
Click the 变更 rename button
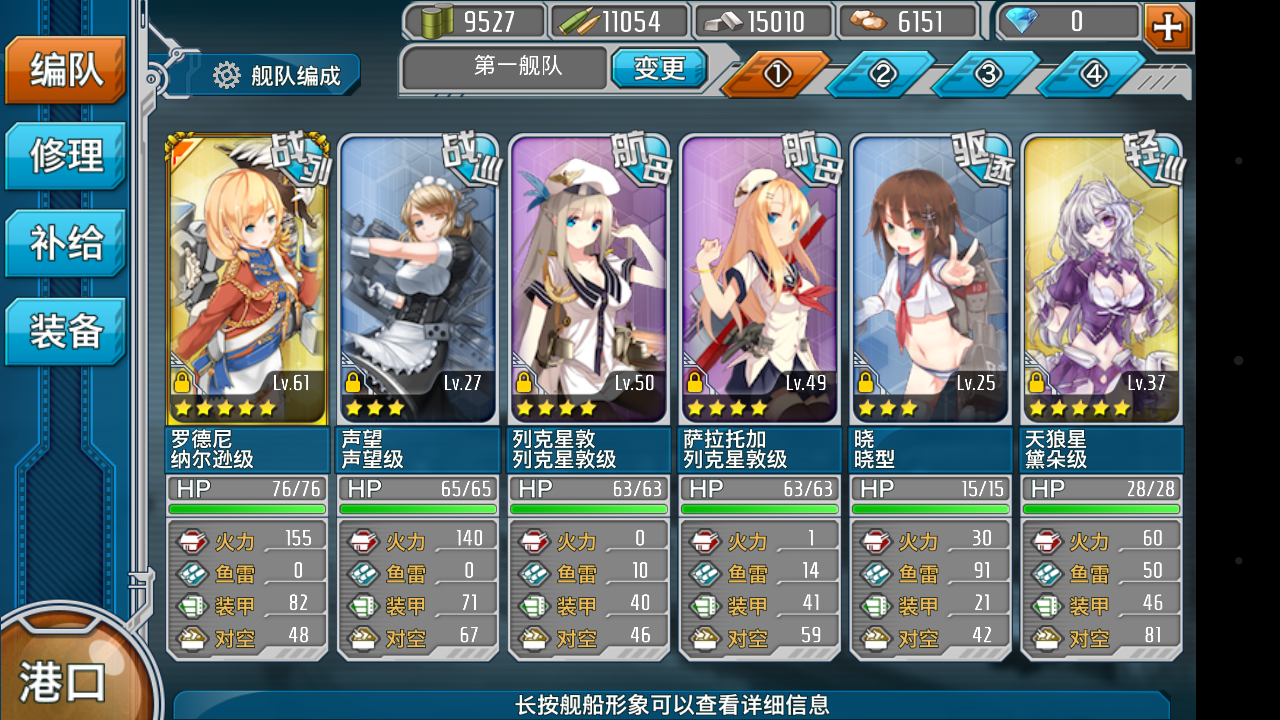(659, 68)
